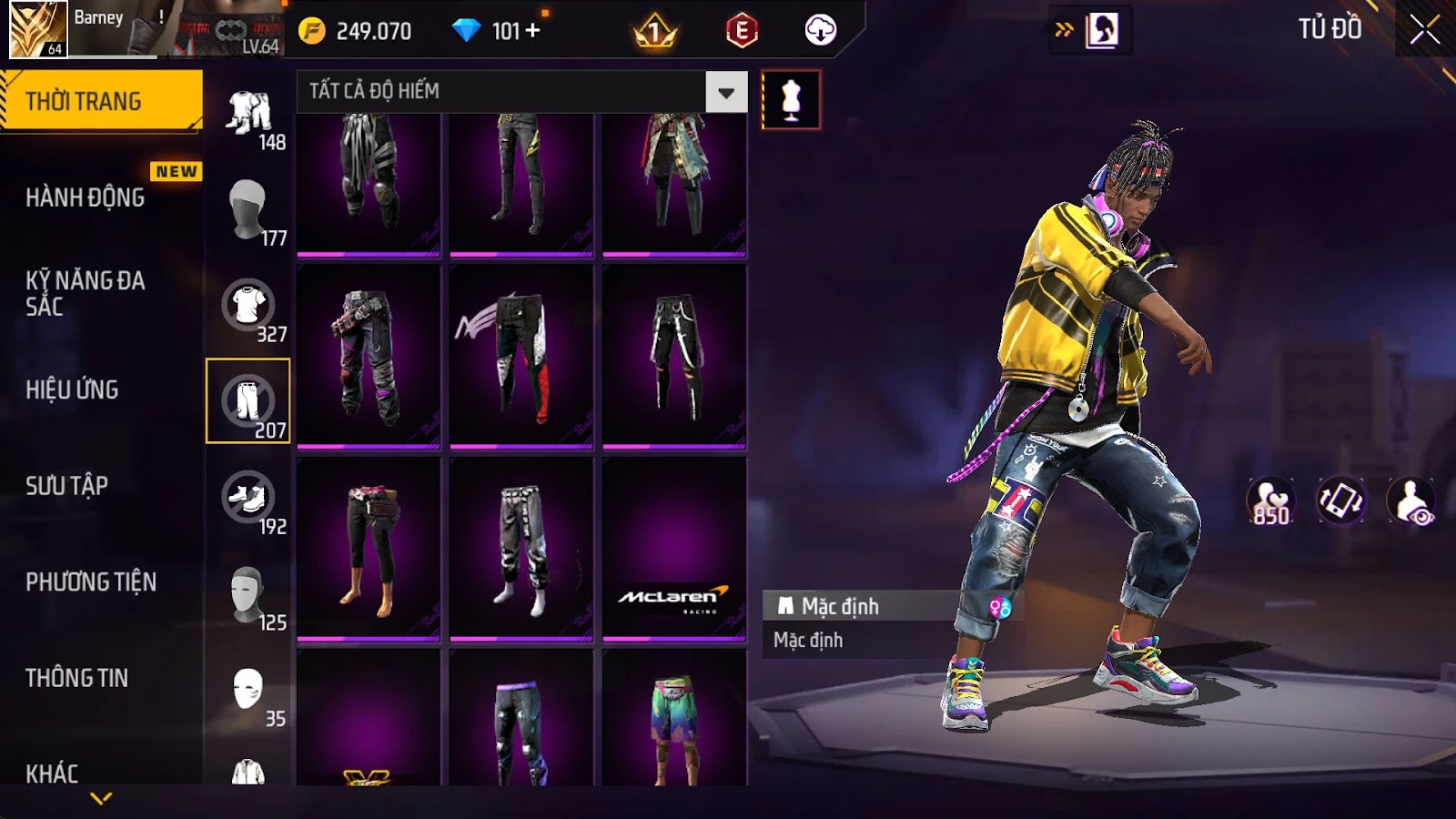Pick the McLaren Racing pants tile

point(674,548)
